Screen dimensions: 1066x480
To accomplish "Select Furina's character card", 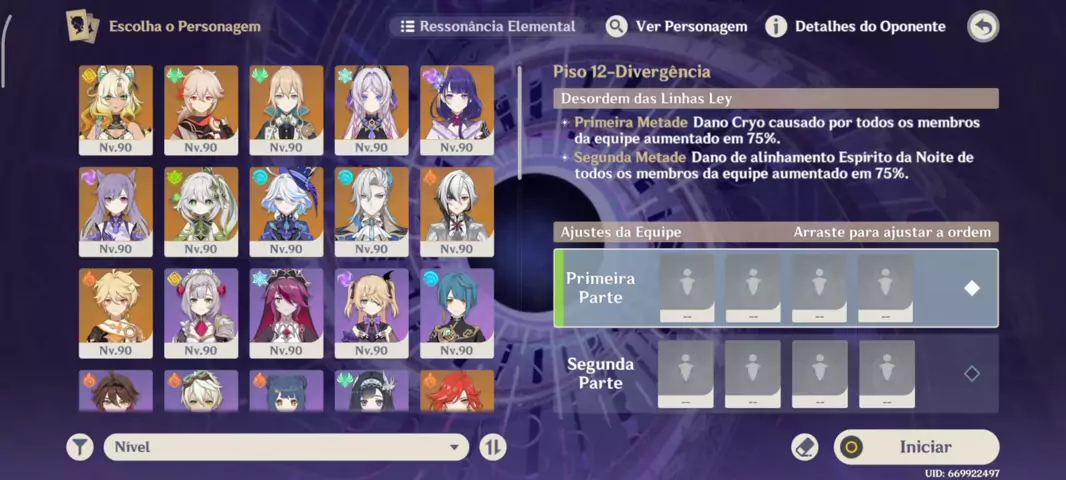I will click(x=286, y=210).
